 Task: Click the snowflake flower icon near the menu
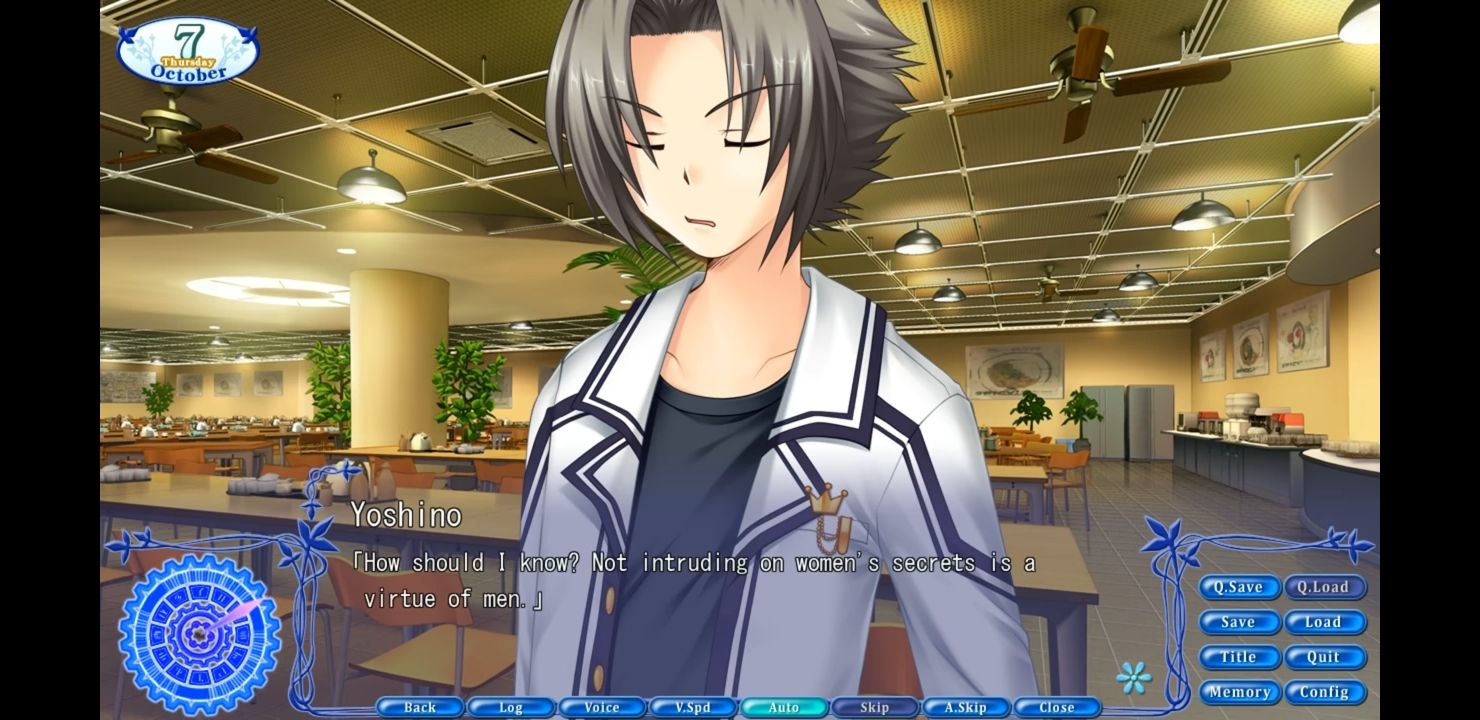1136,678
